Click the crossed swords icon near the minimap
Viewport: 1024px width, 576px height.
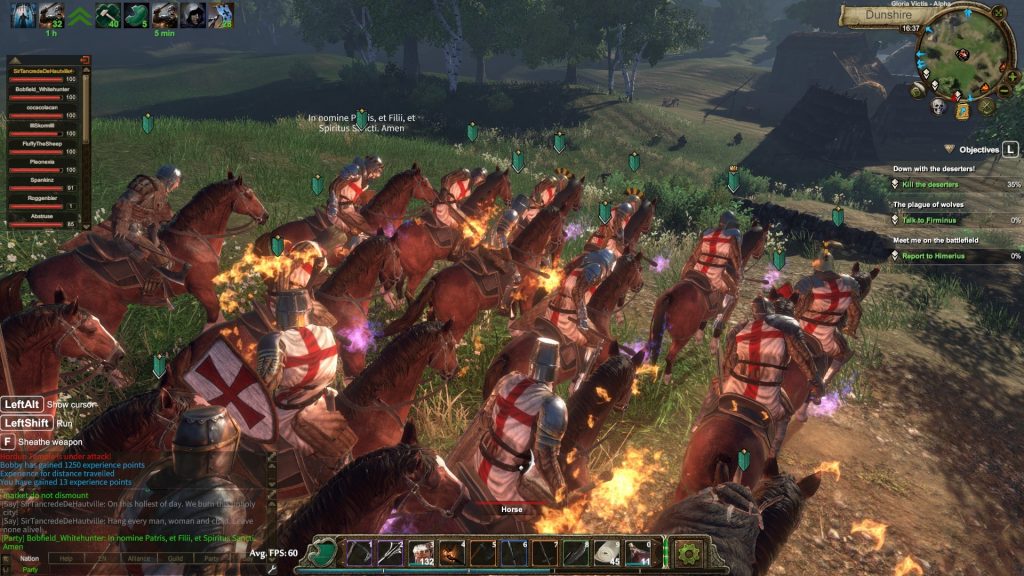pos(987,106)
